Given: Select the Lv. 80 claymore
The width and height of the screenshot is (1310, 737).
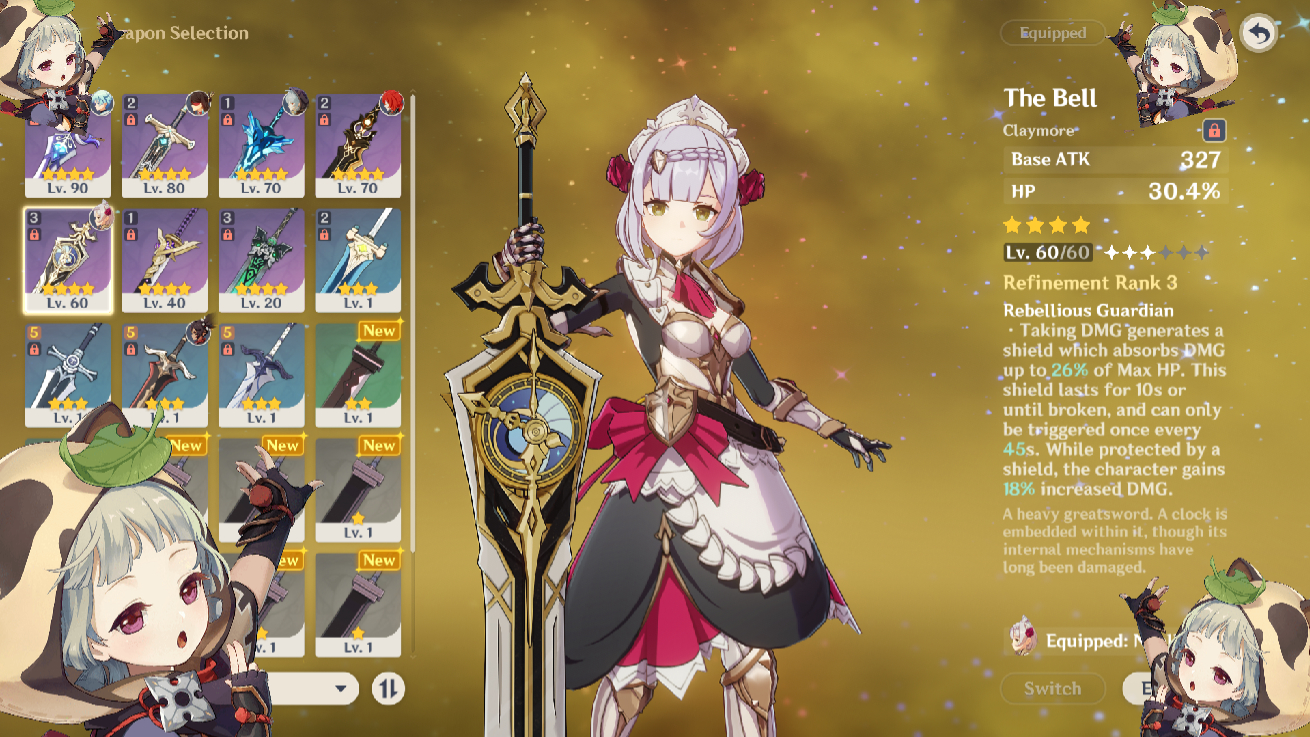Looking at the screenshot, I should click(x=165, y=145).
